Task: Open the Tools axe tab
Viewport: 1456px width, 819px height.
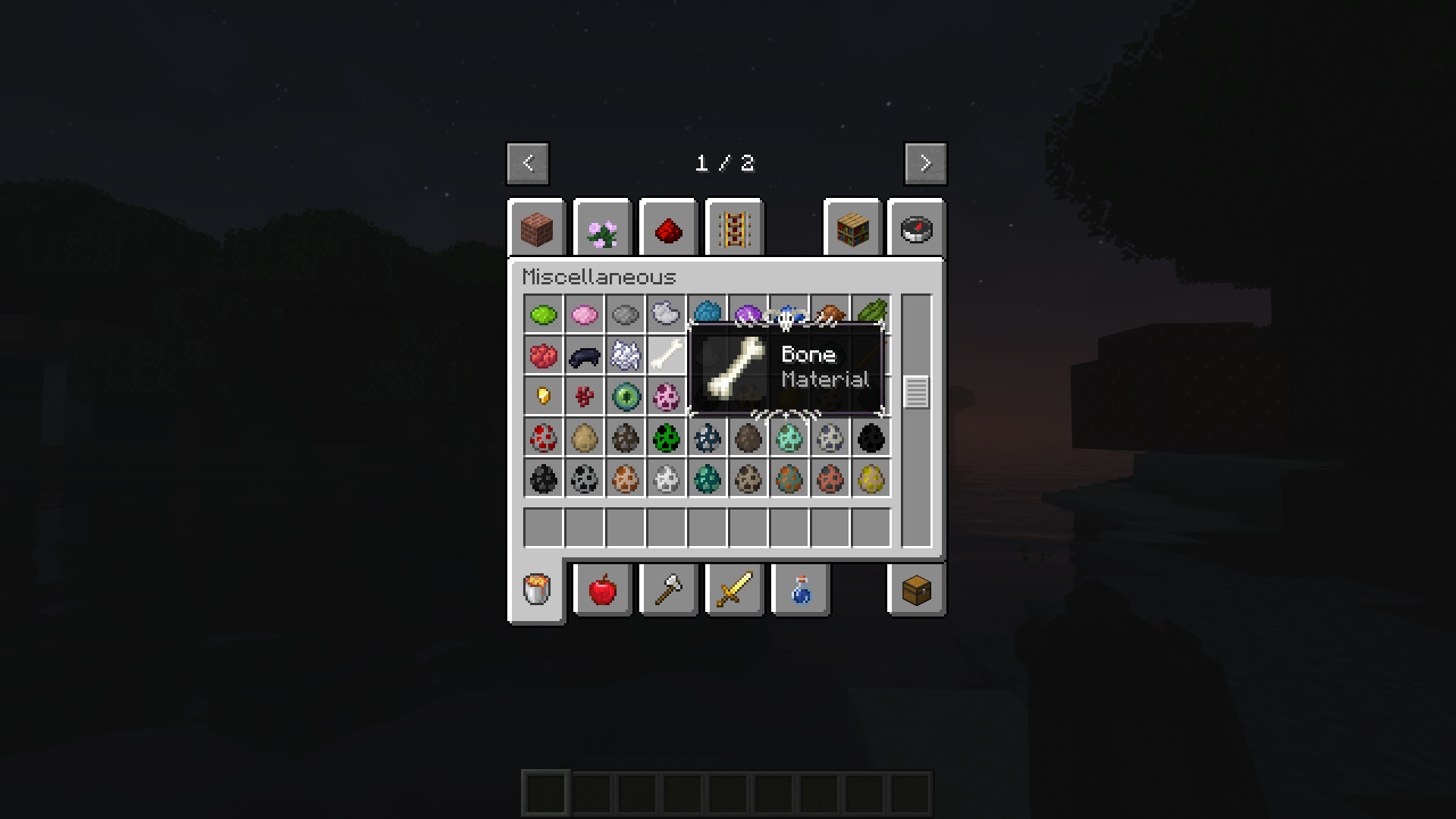Action: [668, 589]
